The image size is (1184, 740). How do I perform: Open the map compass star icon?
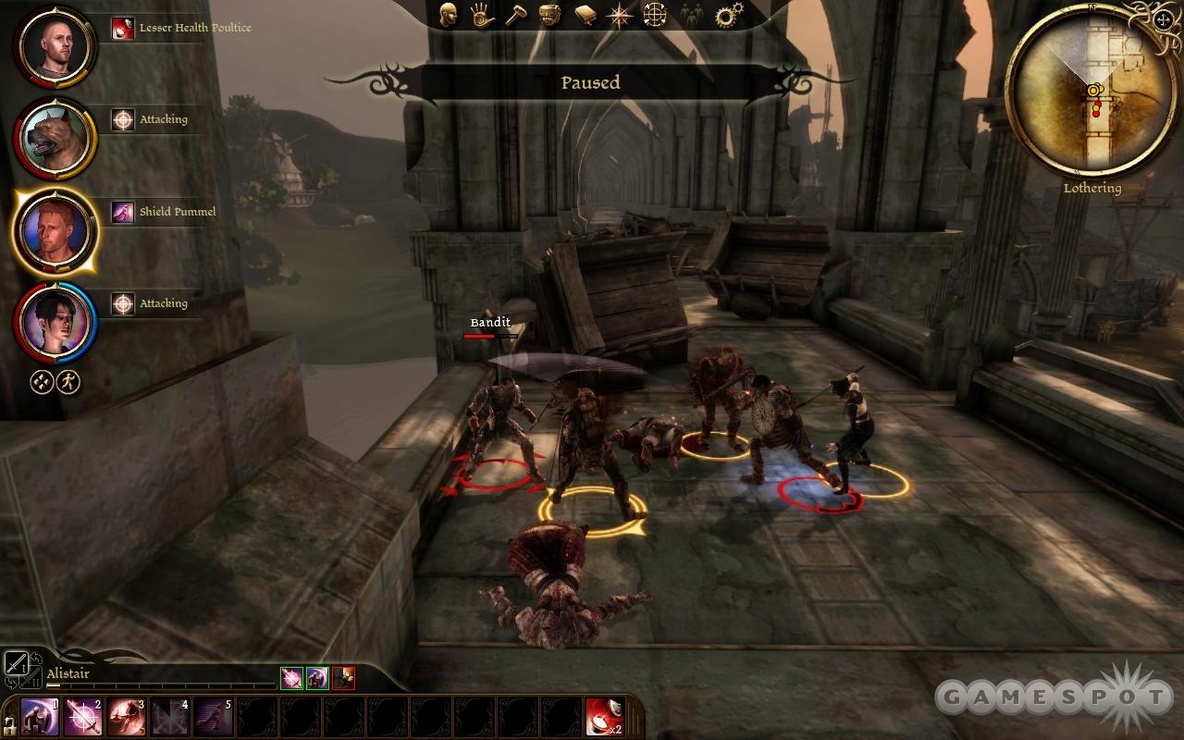point(620,15)
